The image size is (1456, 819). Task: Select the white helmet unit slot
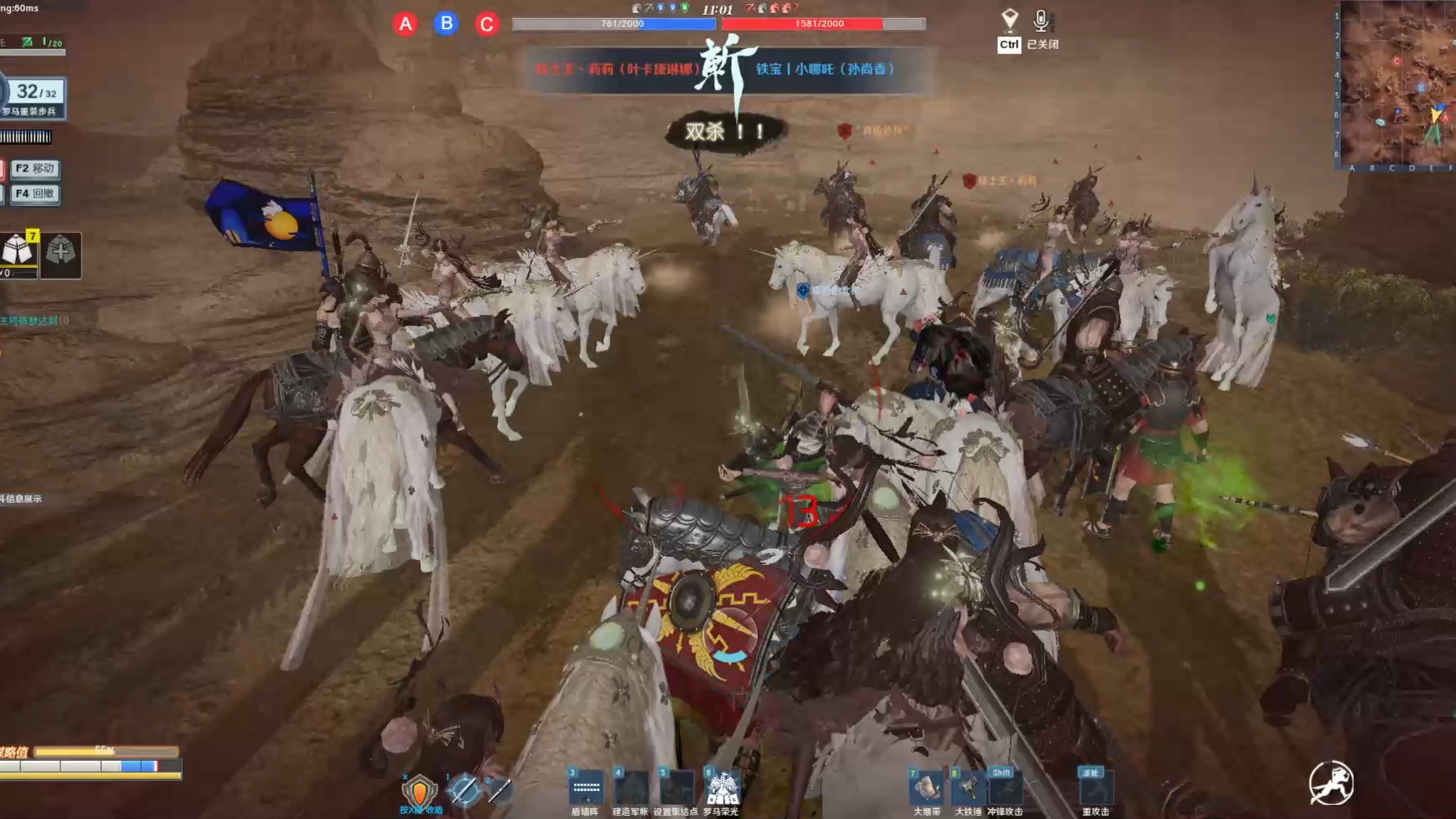tap(18, 251)
